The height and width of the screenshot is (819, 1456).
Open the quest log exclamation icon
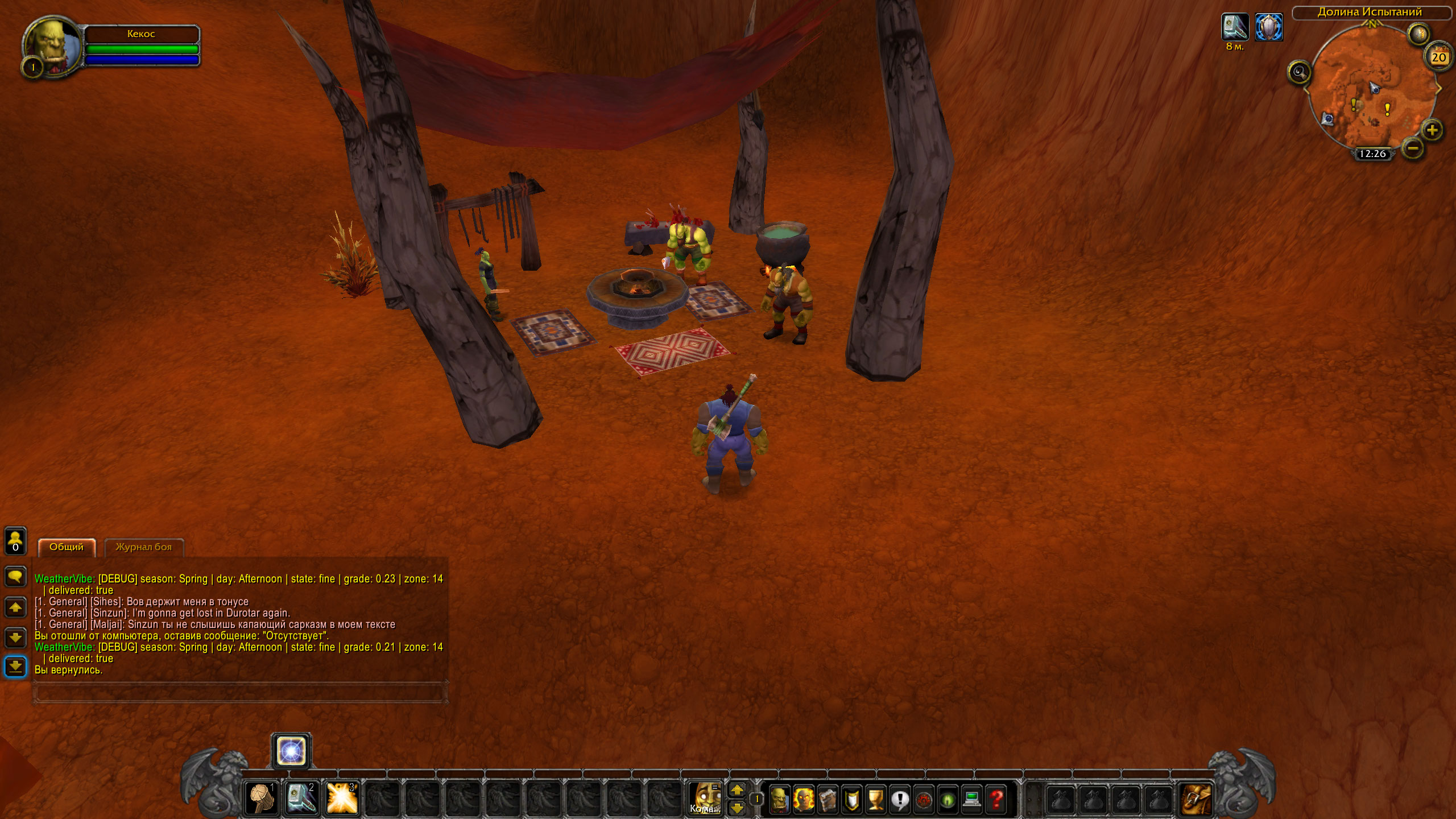(900, 800)
